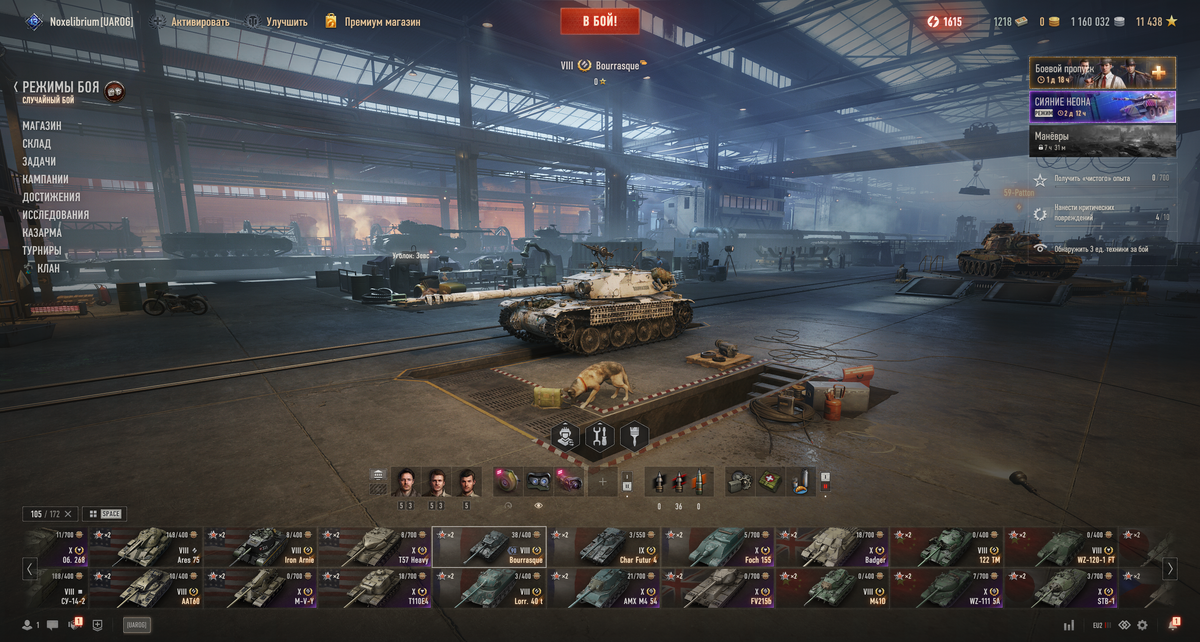Open the МАГАЗИН store menu
This screenshot has width=1200, height=642.
coord(42,126)
